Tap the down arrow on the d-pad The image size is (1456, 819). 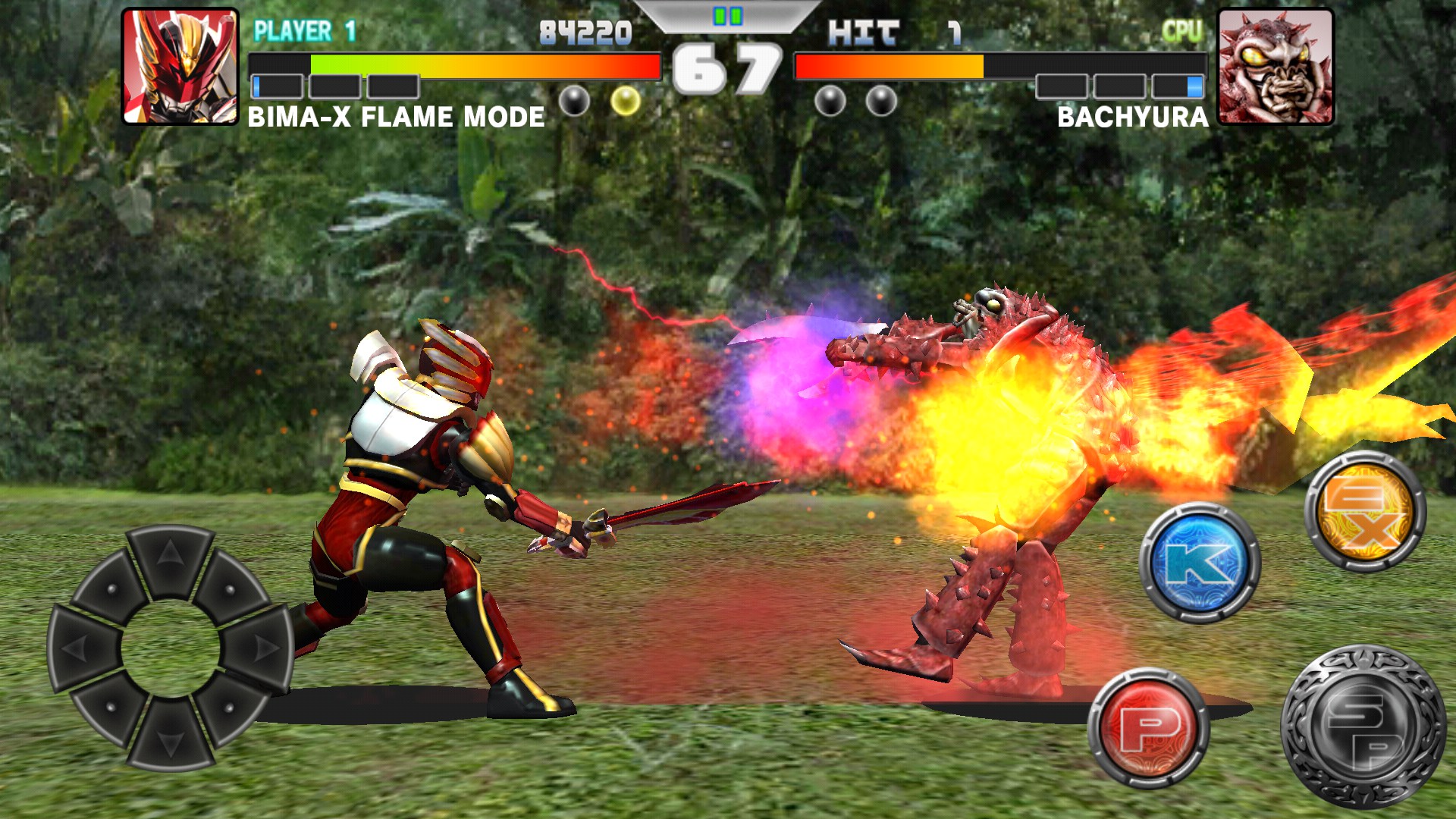(x=170, y=738)
